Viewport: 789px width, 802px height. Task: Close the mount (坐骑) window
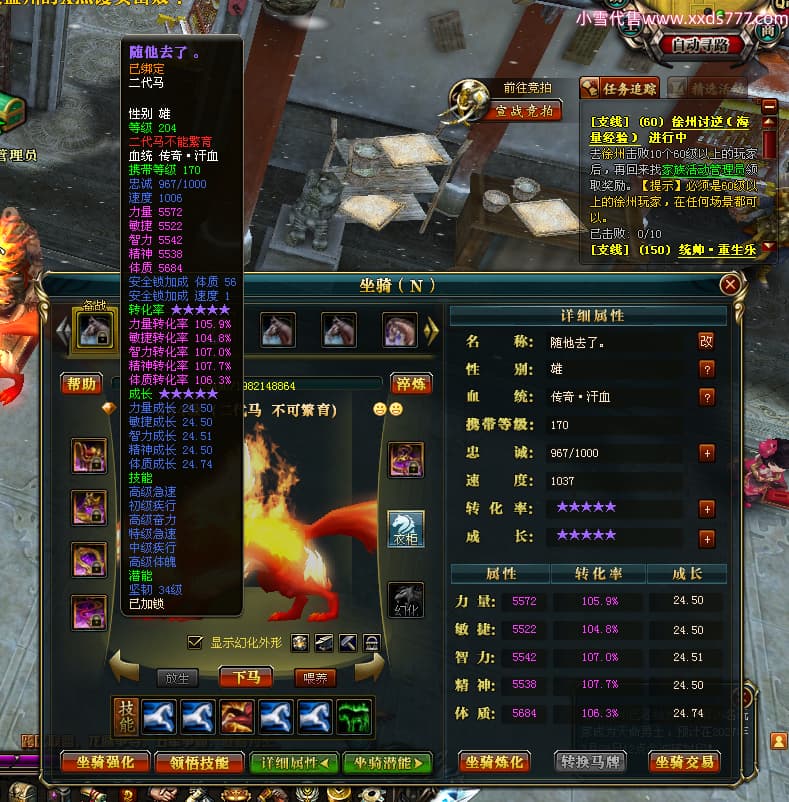coord(731,285)
